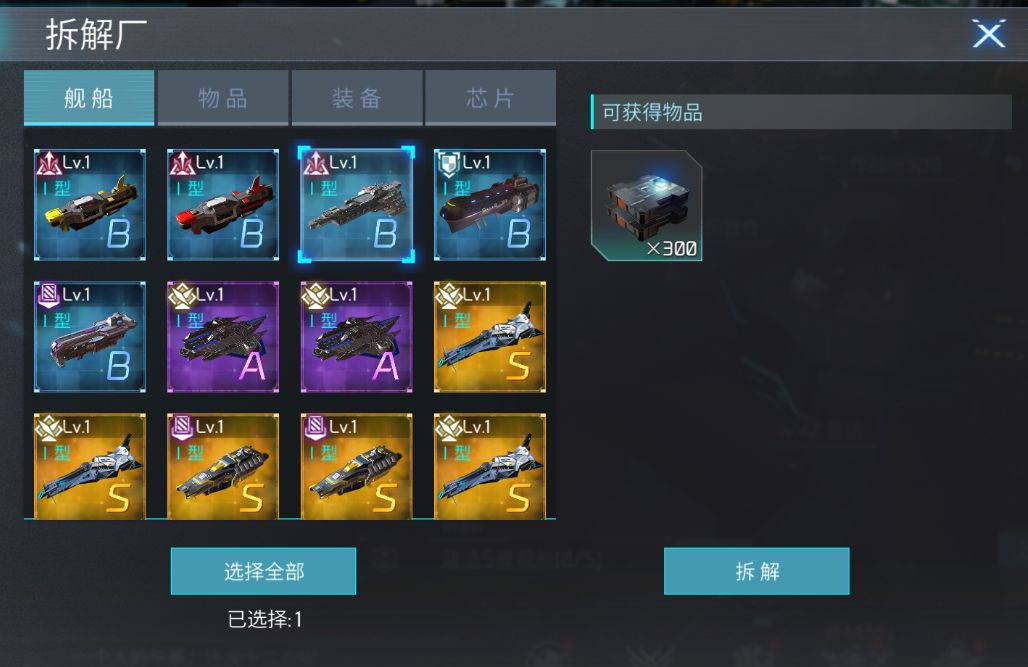Choose the red-and-black B-rank ship

tap(223, 205)
